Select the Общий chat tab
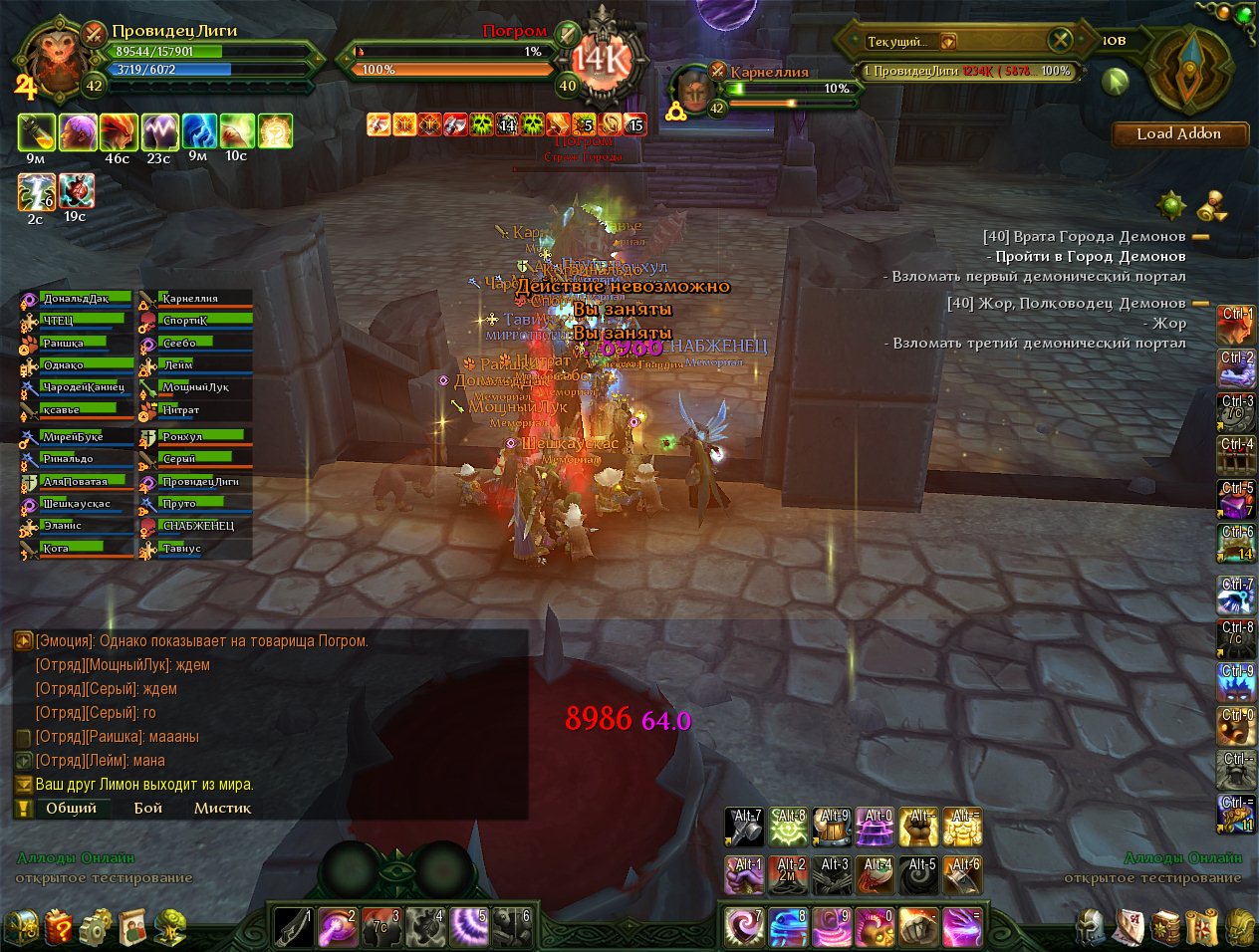 tap(71, 808)
